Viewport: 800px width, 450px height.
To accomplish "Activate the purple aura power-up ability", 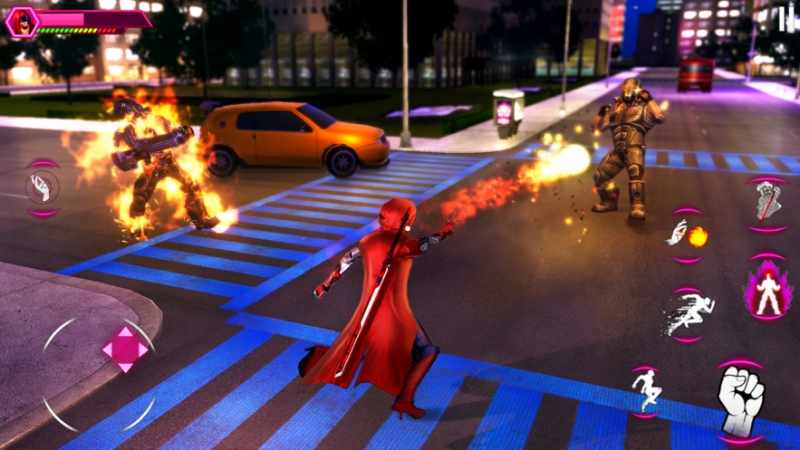I will point(767,290).
